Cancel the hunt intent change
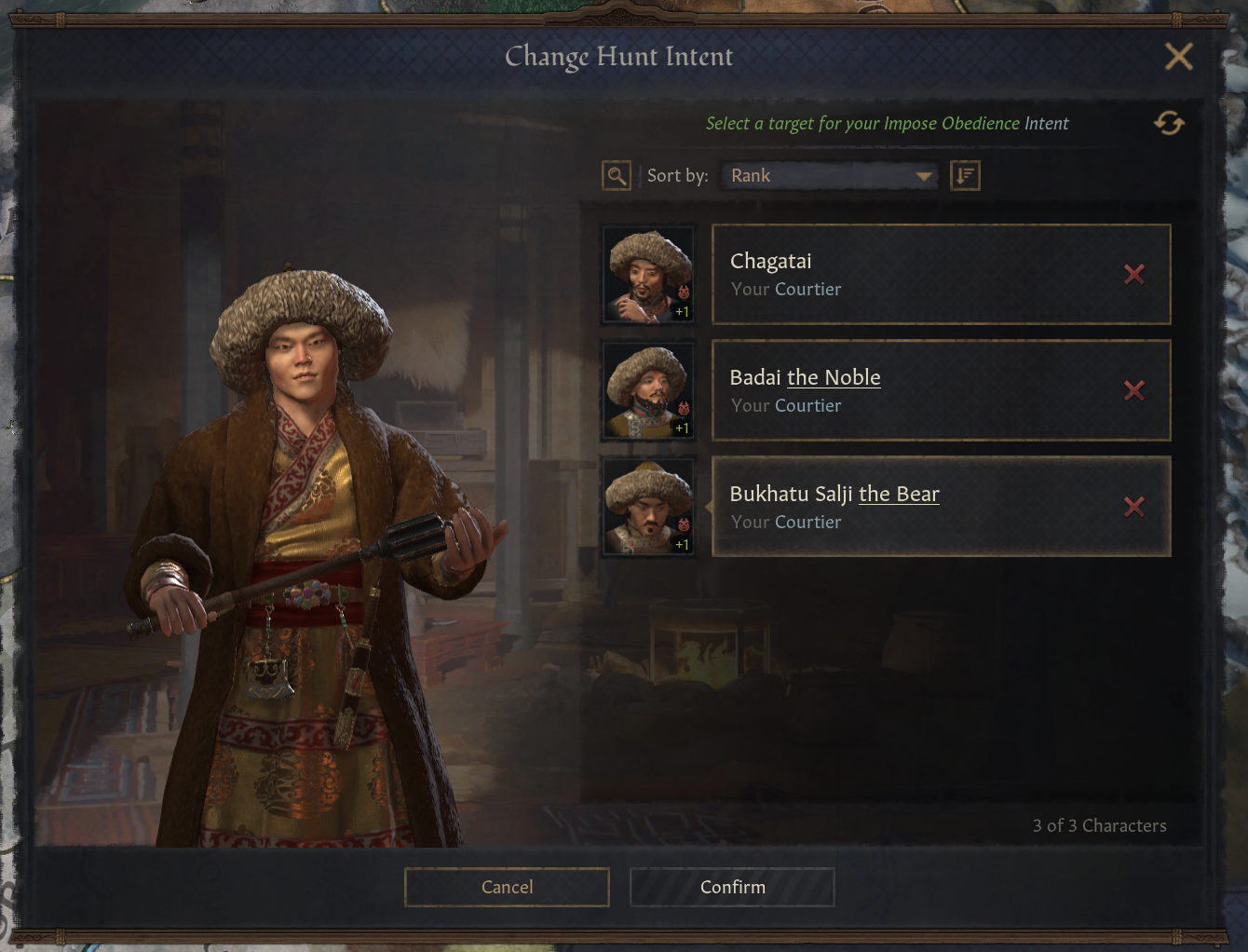1248x952 pixels. [507, 887]
